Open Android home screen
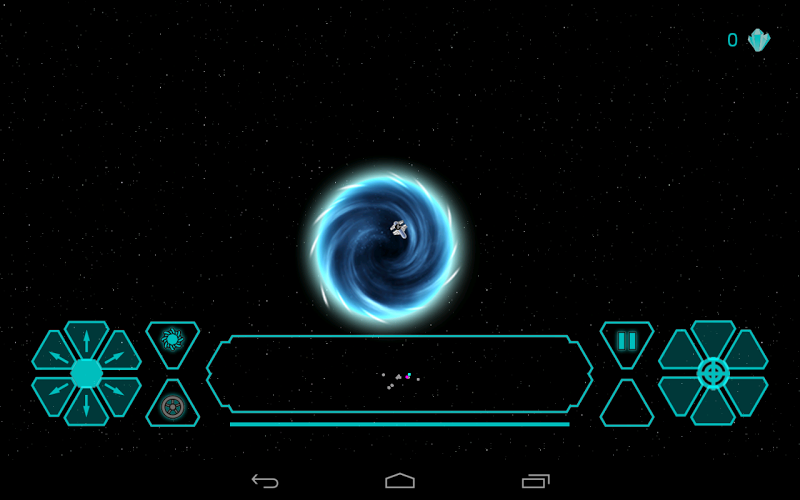 point(400,481)
